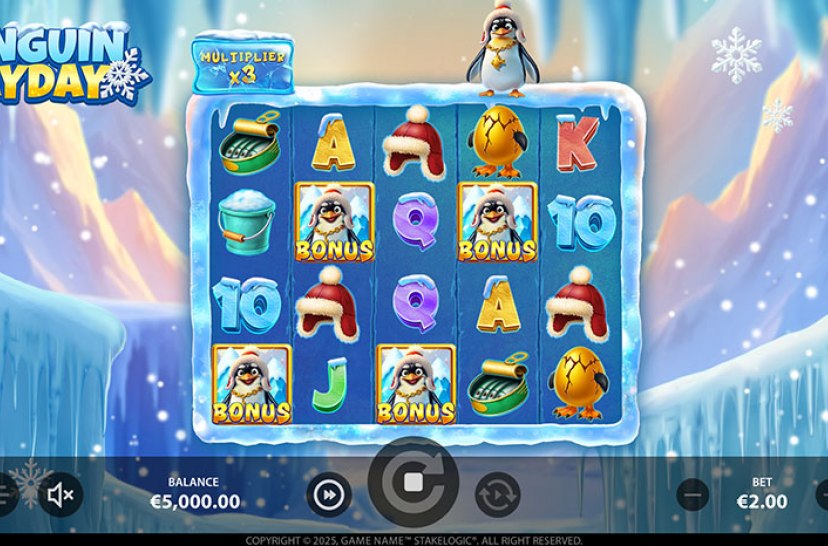Decrease the bet with the minus button
The height and width of the screenshot is (546, 828).
(x=692, y=494)
